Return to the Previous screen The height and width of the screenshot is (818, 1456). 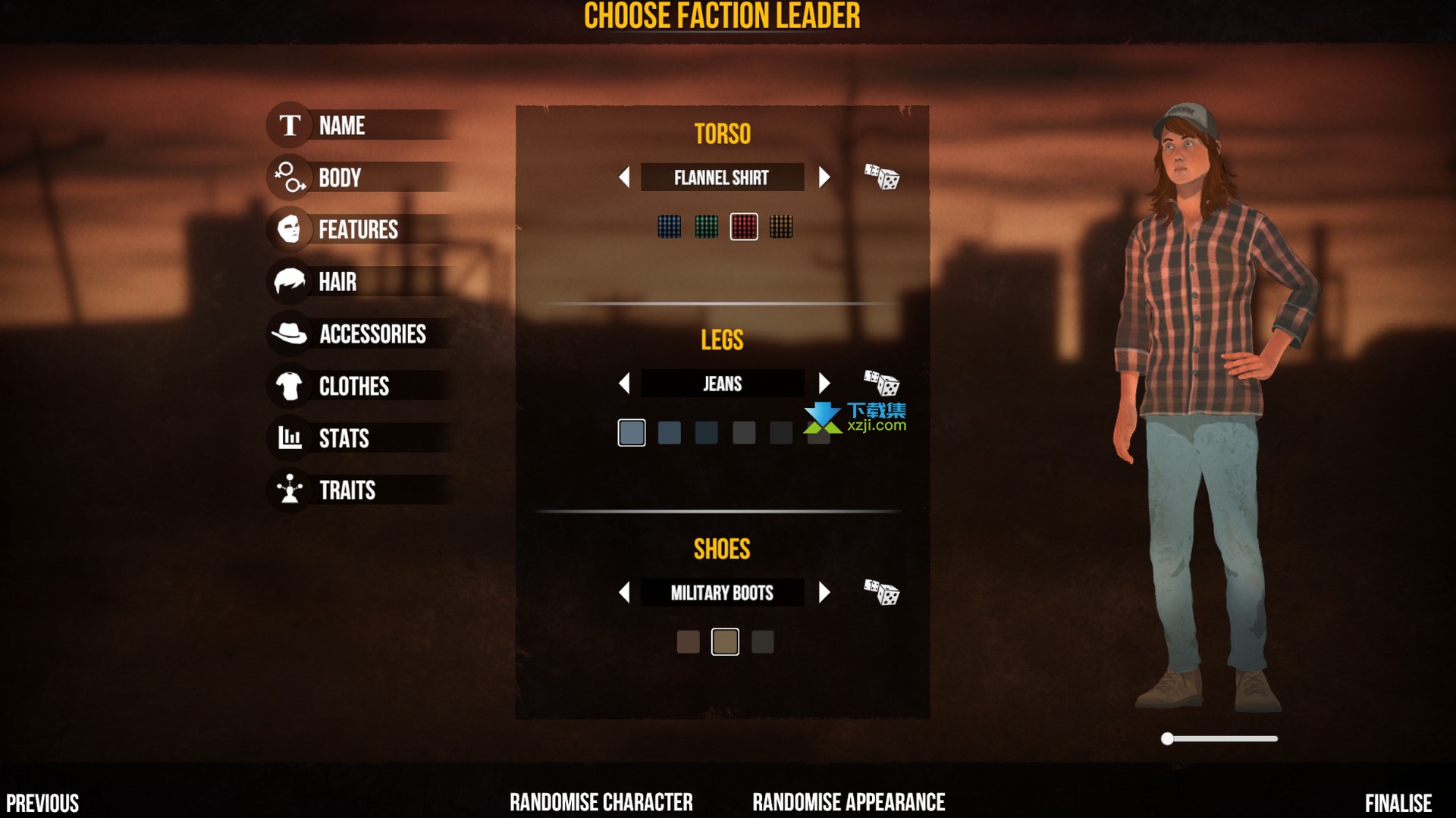click(x=42, y=803)
